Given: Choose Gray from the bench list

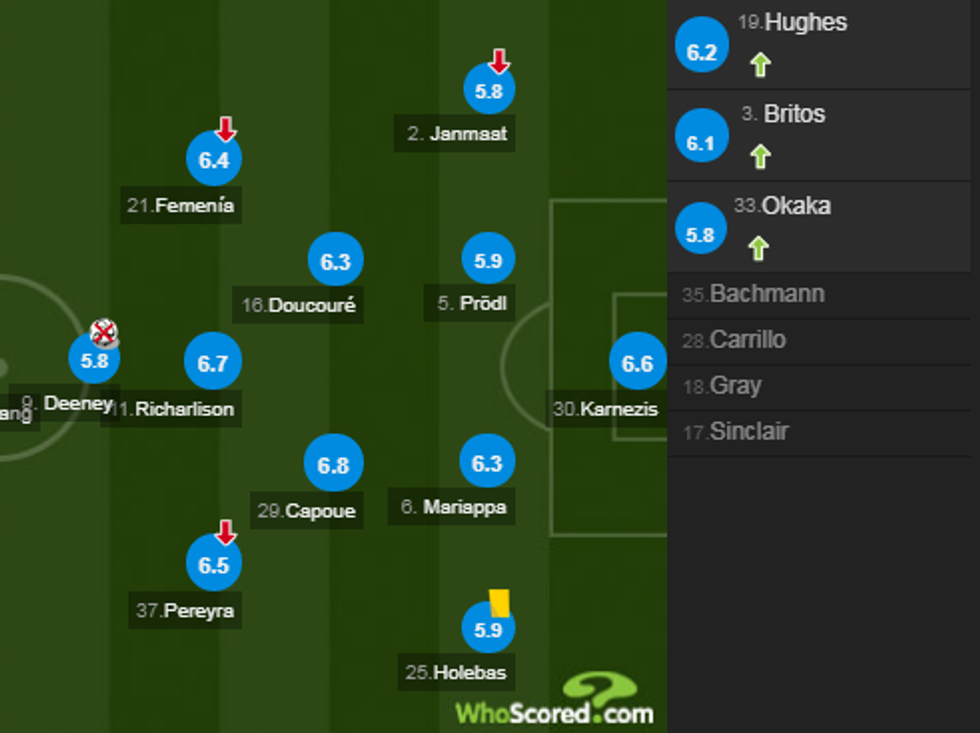Looking at the screenshot, I should [x=735, y=386].
